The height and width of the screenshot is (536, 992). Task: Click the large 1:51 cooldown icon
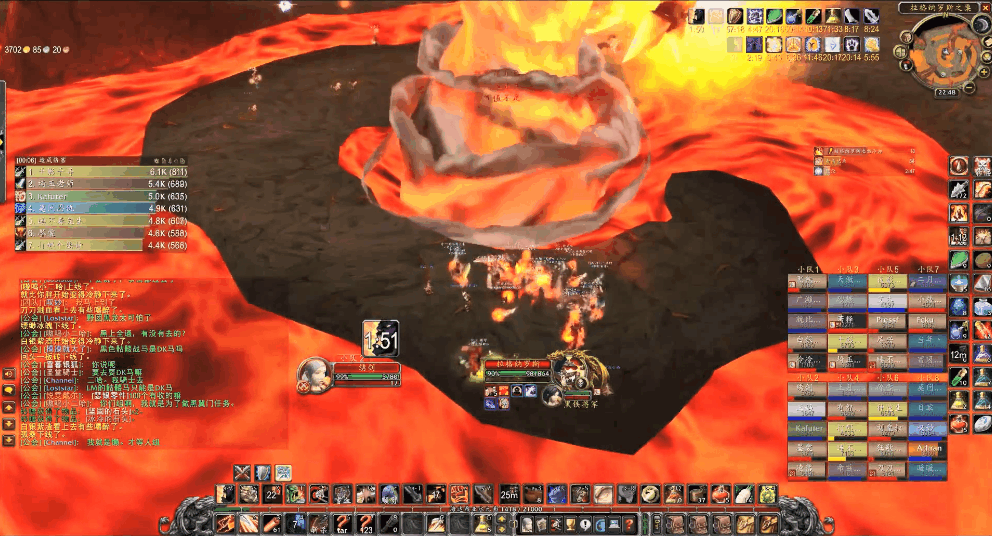[x=380, y=338]
